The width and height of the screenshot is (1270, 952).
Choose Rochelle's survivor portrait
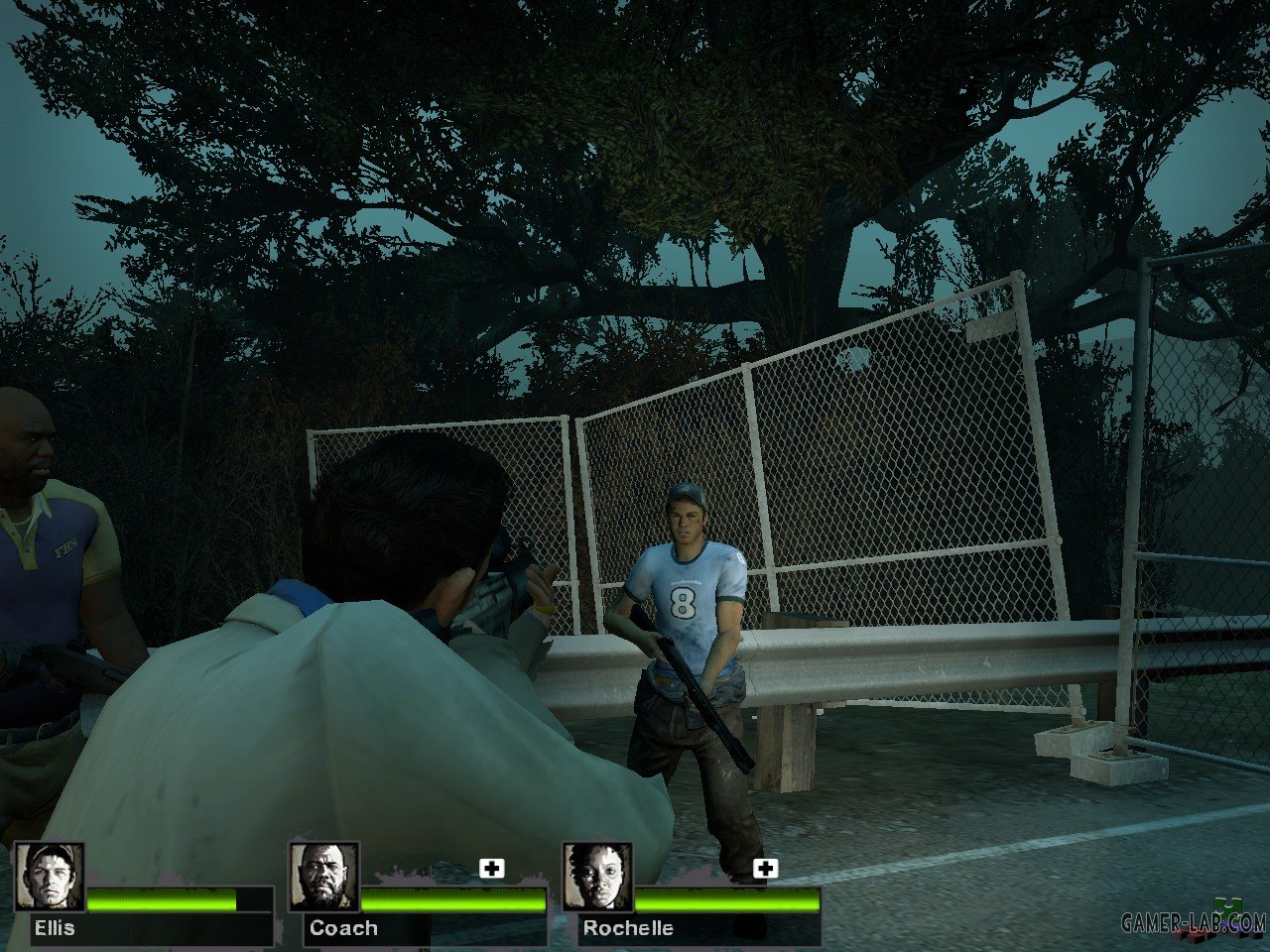pos(597,877)
